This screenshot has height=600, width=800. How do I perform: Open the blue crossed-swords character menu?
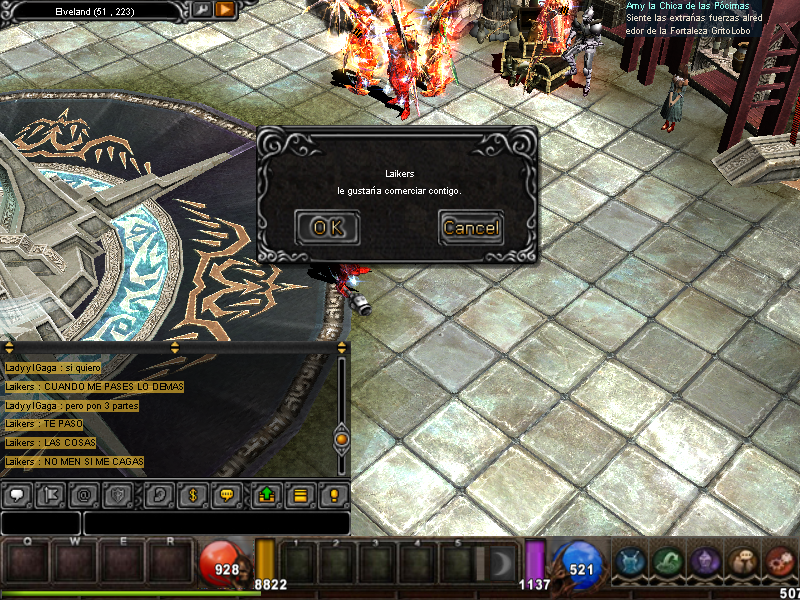pyautogui.click(x=630, y=563)
